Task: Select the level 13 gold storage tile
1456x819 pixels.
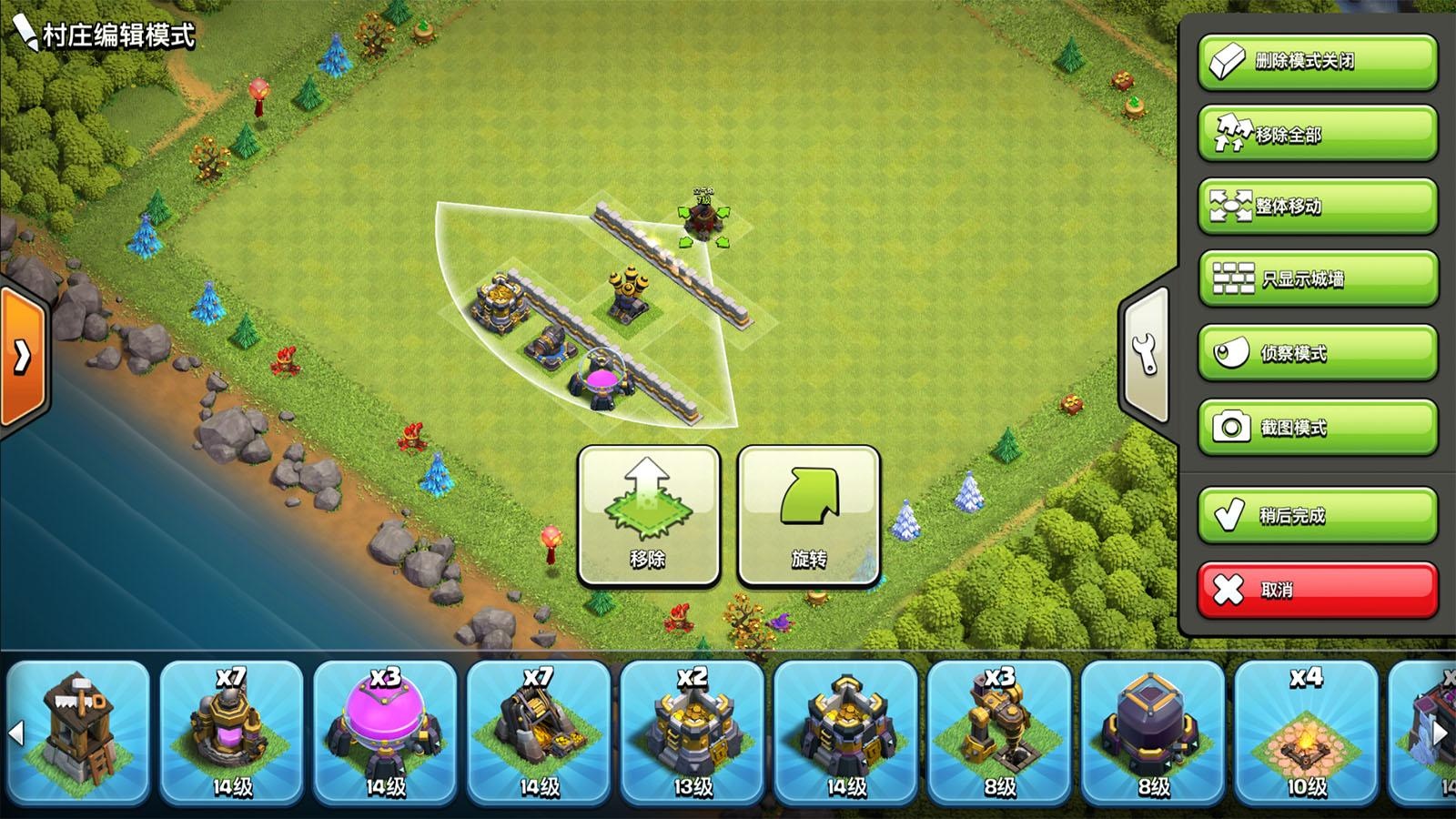Action: (693, 733)
